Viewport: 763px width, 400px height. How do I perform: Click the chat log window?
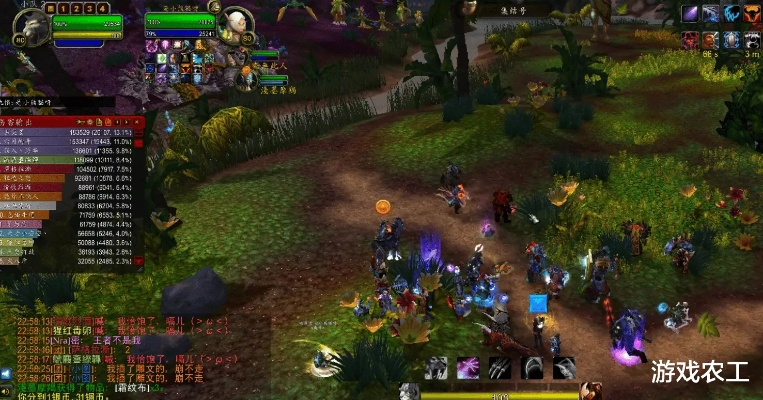pyautogui.click(x=120, y=350)
